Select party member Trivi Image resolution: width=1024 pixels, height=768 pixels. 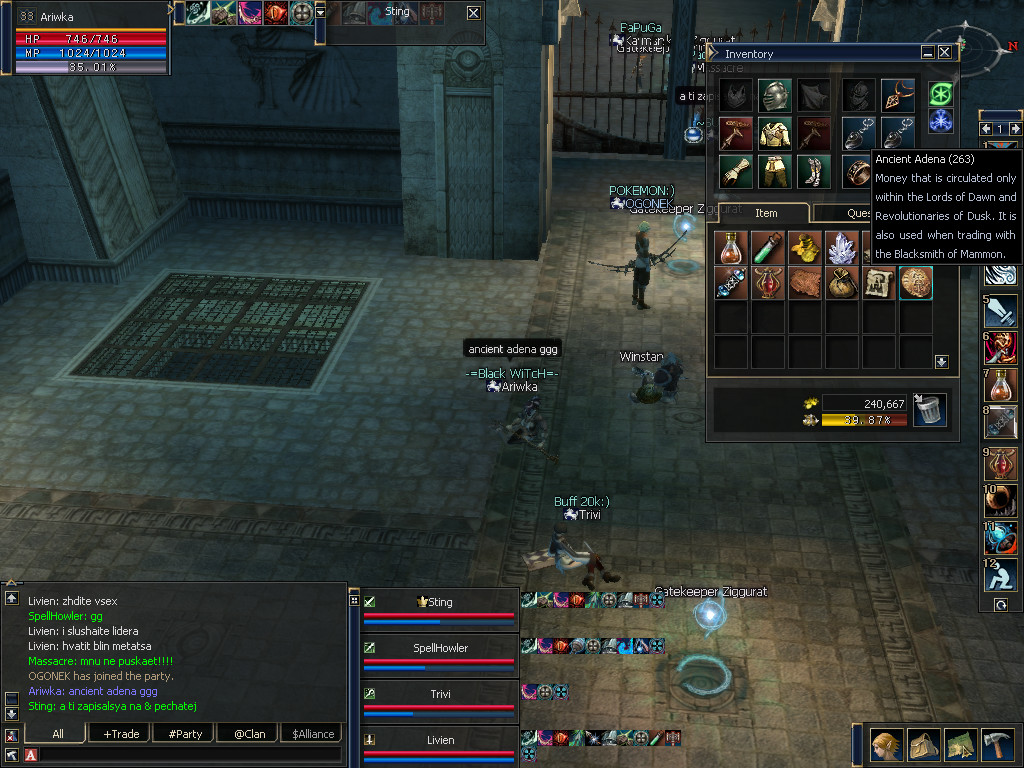440,694
